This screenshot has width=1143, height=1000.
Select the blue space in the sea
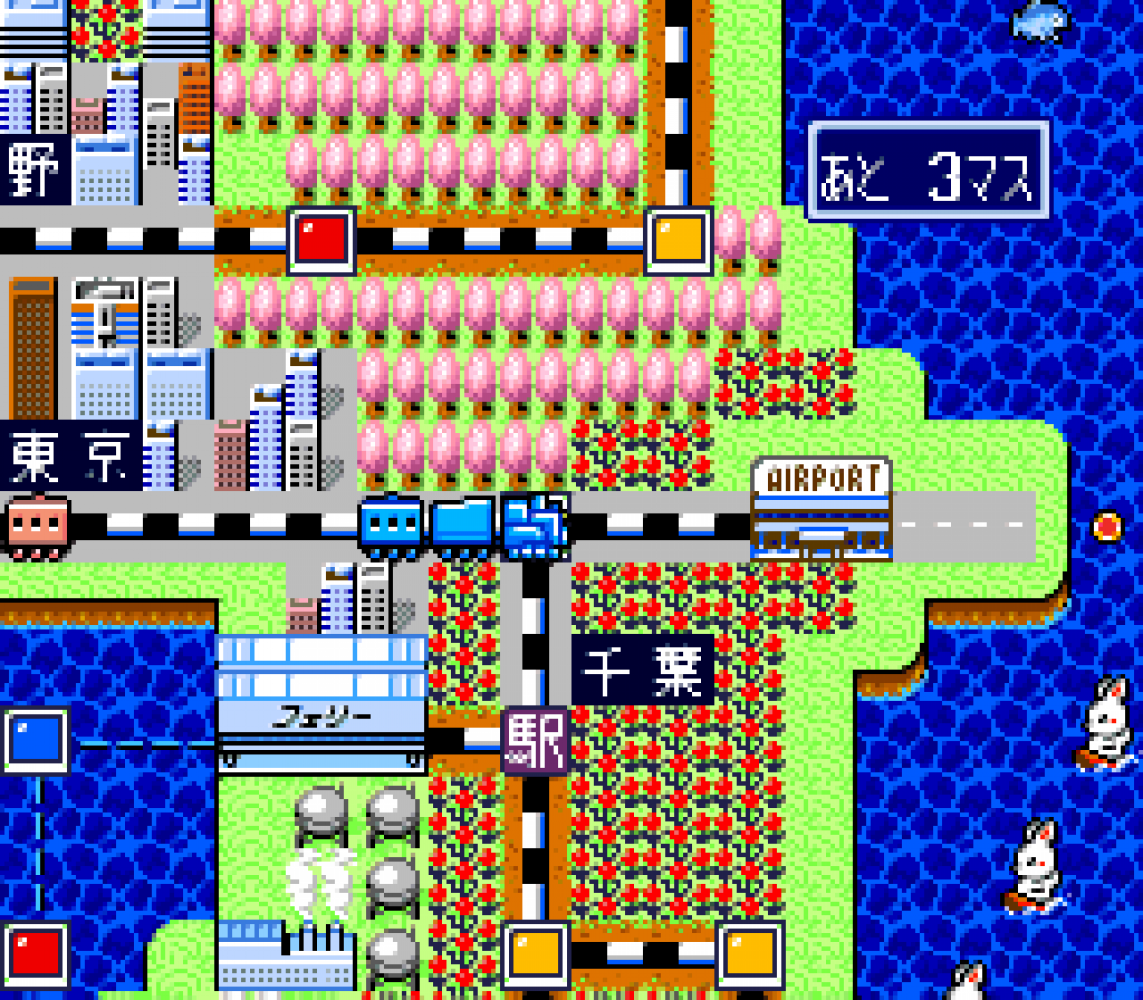point(35,741)
